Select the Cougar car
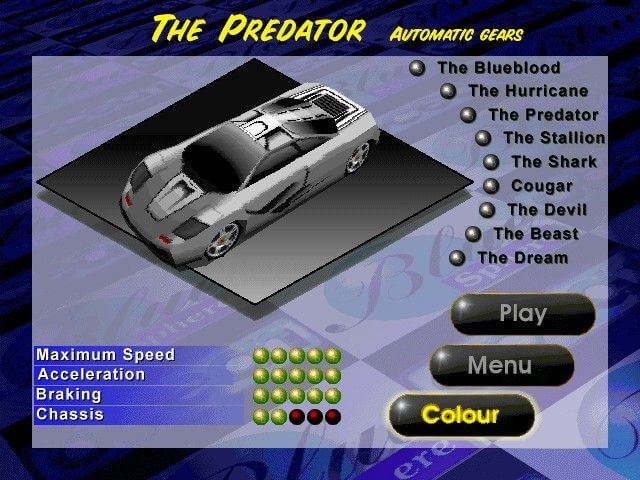The width and height of the screenshot is (640, 480). point(541,186)
